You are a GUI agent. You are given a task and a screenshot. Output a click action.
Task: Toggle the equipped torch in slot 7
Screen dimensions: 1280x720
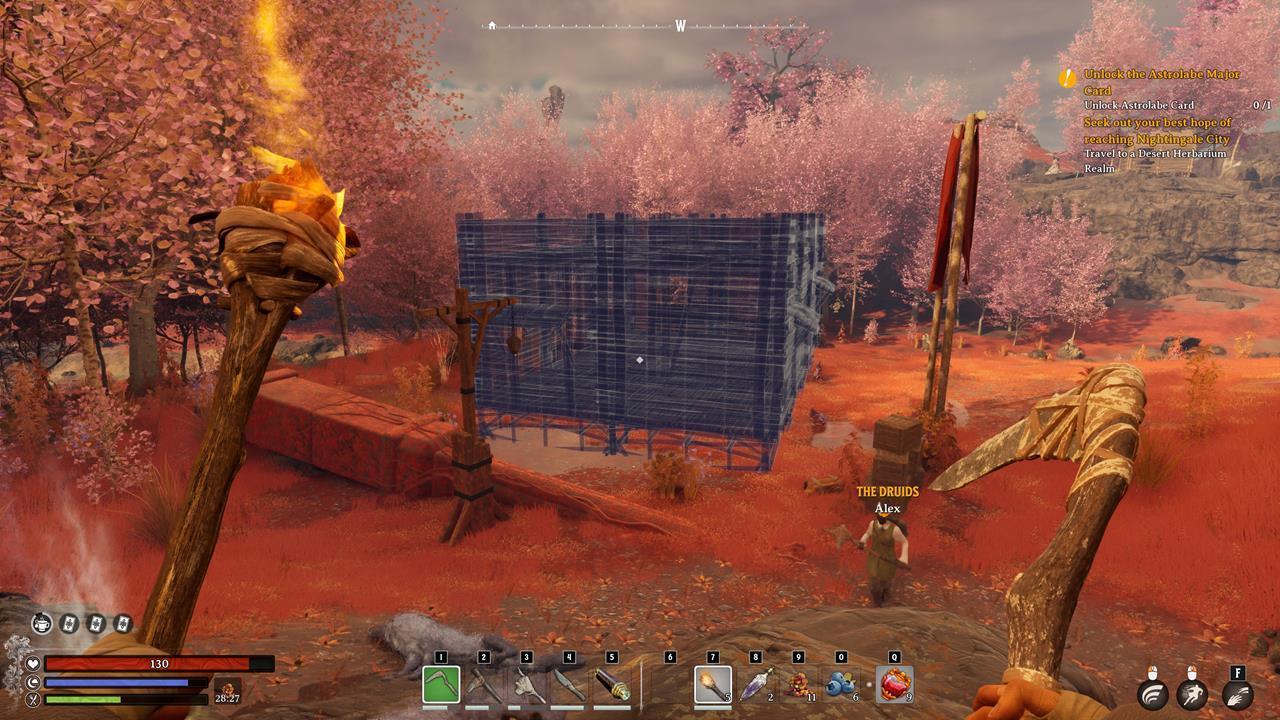(711, 686)
